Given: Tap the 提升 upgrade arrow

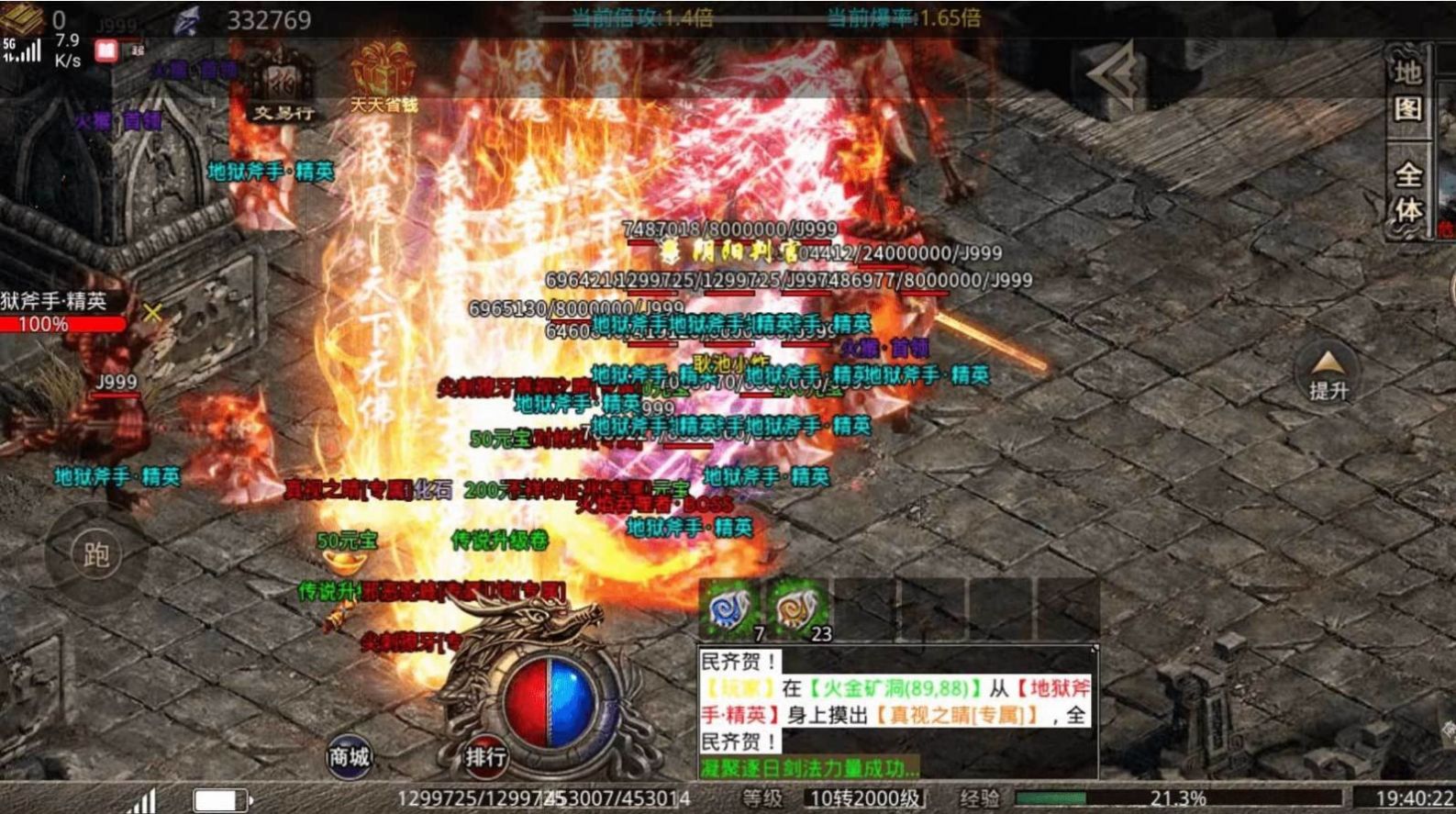Looking at the screenshot, I should [1328, 374].
